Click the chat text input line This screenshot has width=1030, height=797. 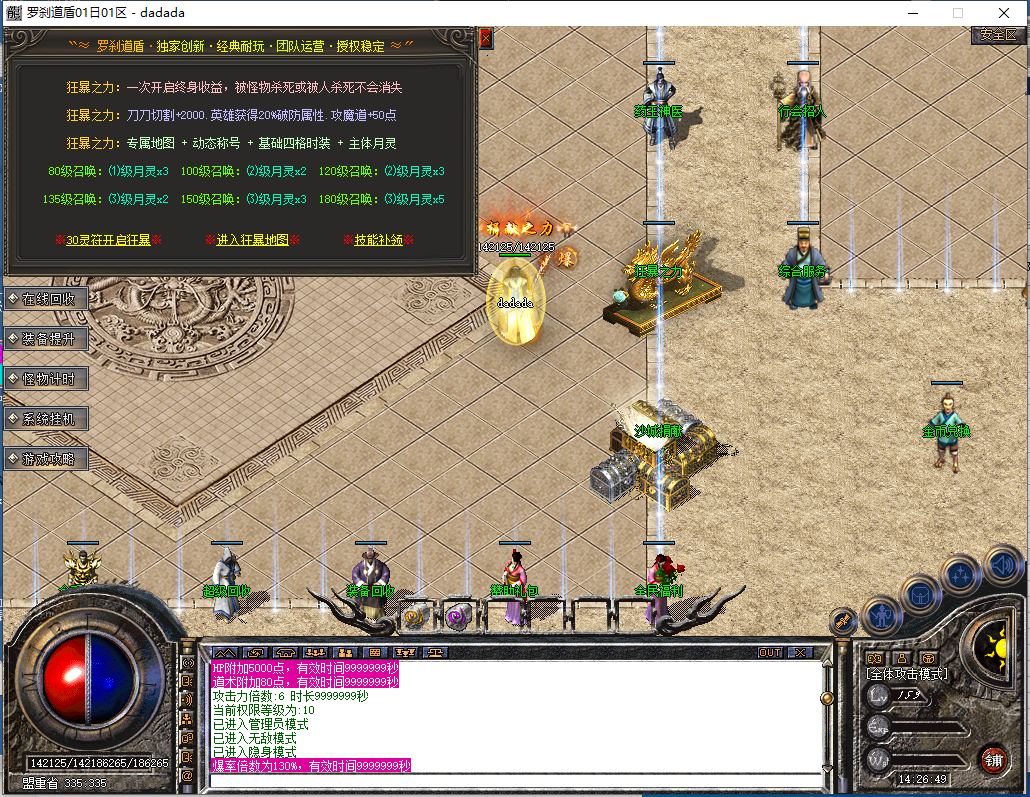click(515, 780)
